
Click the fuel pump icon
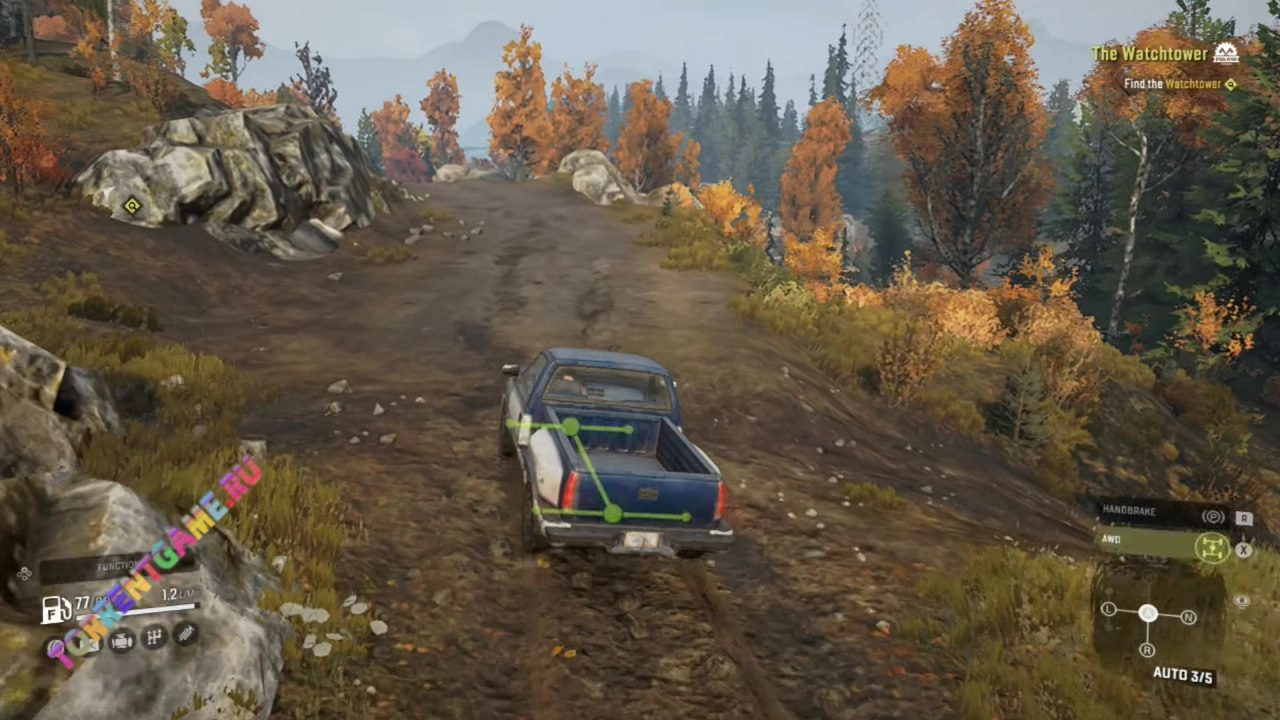coord(55,608)
